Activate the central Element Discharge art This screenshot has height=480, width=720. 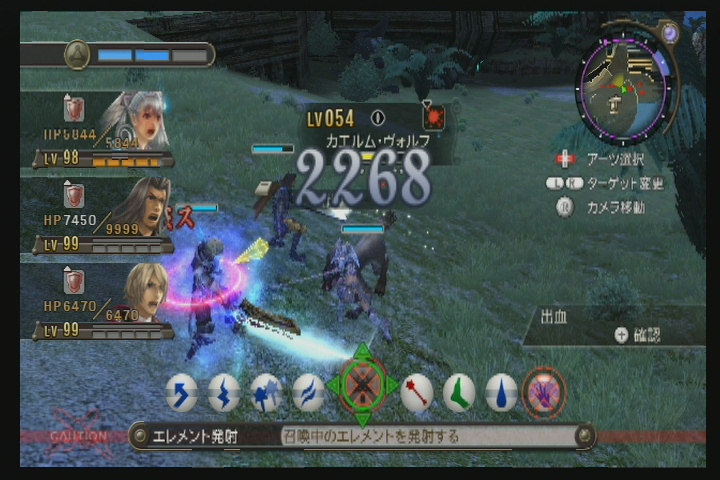coord(362,386)
